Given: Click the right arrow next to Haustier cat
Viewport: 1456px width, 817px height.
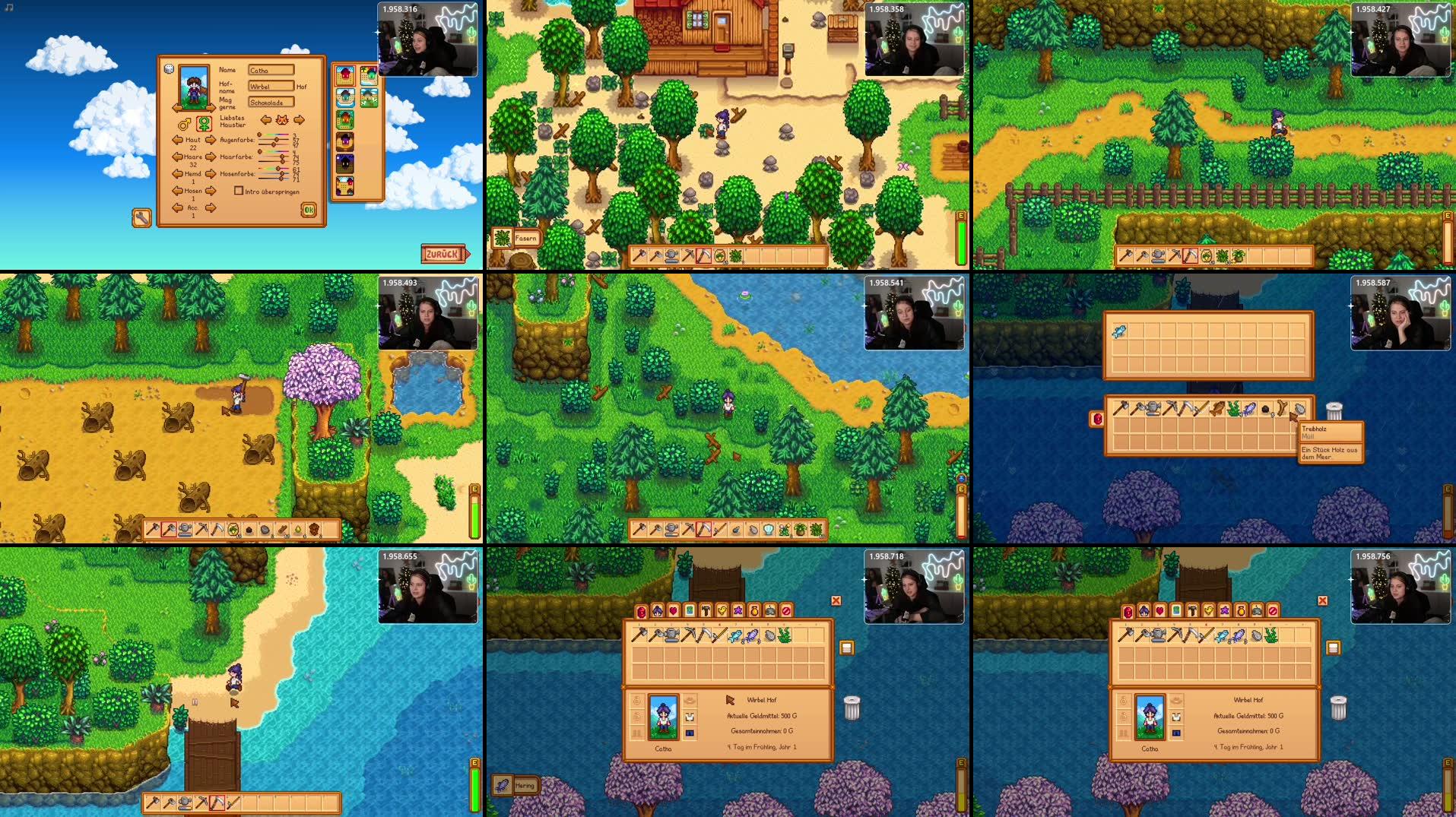Looking at the screenshot, I should (298, 120).
